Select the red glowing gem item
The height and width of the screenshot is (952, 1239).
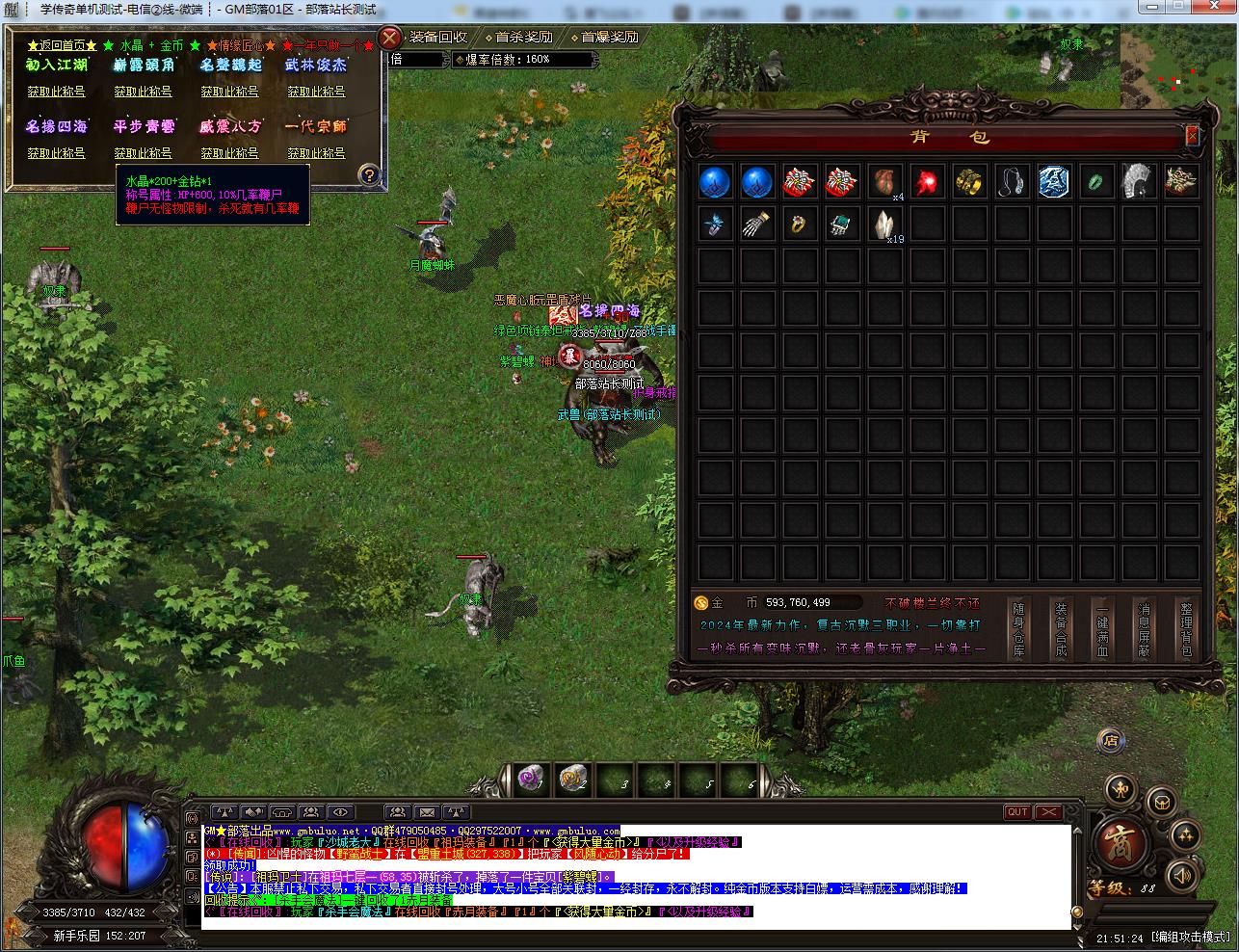point(927,181)
